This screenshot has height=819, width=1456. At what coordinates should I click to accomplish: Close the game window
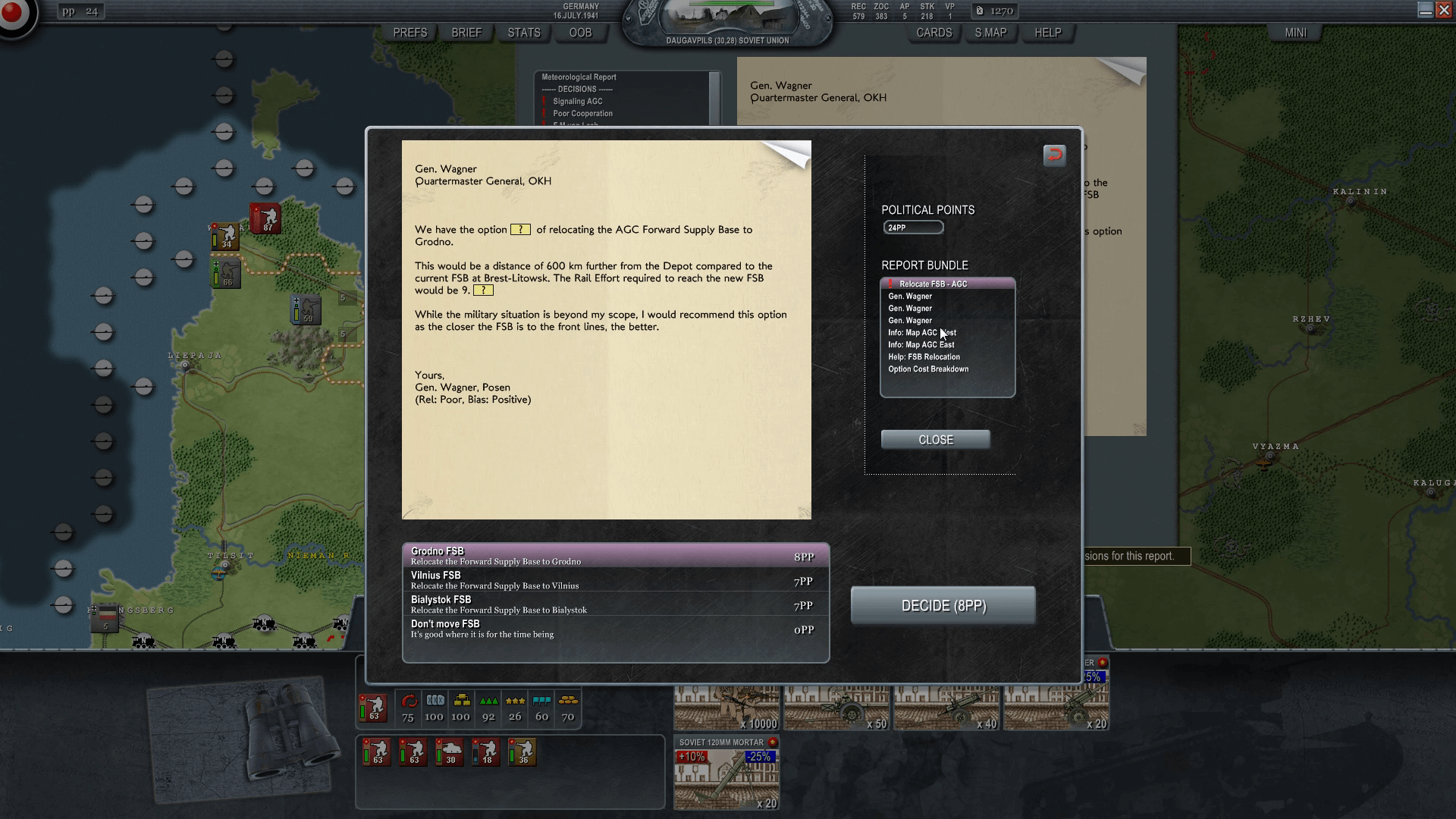1444,10
